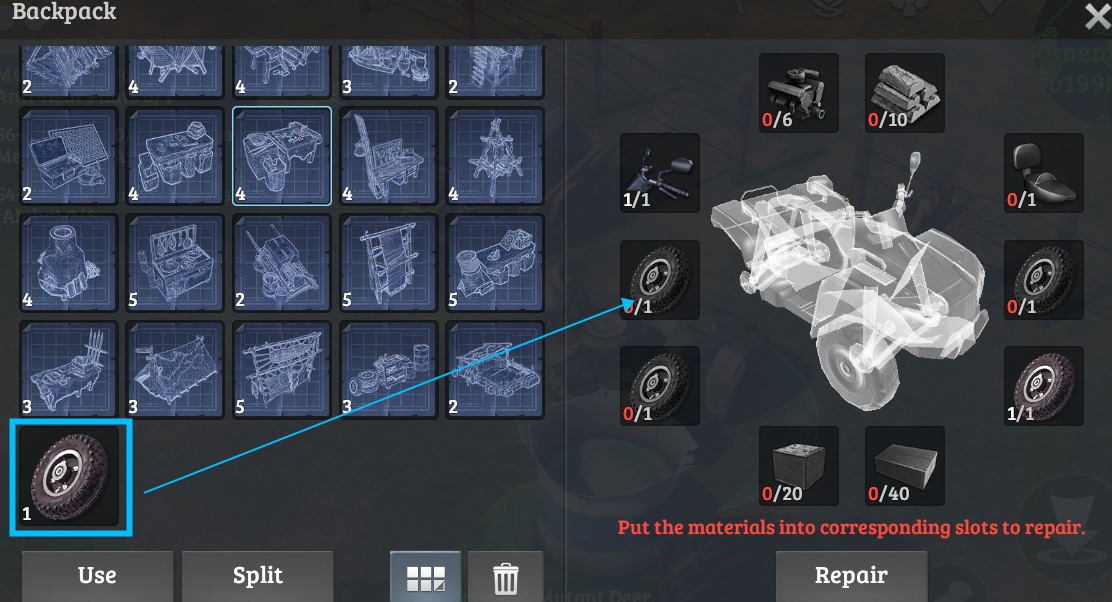Sort inventory with the grid button

(x=425, y=577)
